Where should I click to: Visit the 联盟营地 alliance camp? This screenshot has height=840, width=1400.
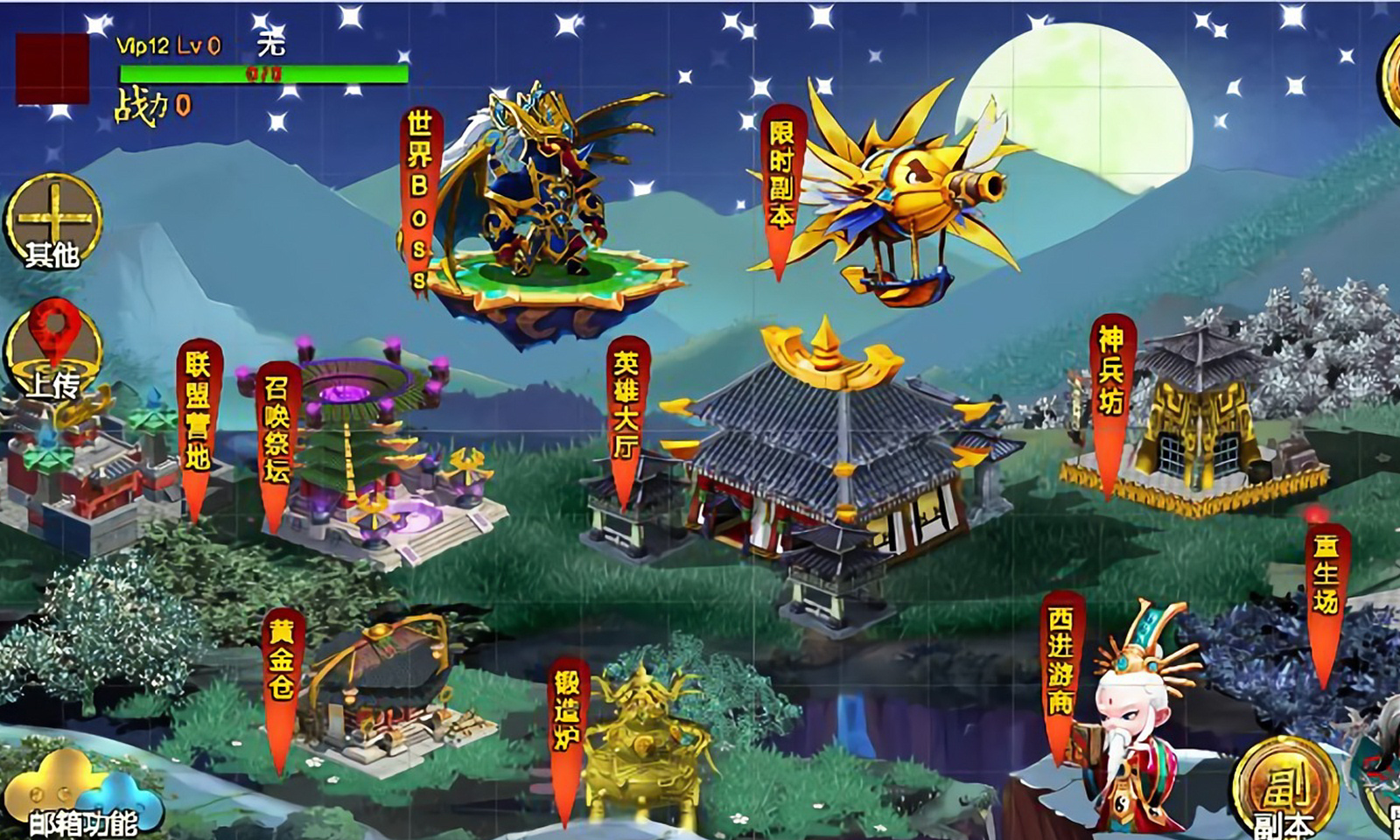click(x=199, y=411)
